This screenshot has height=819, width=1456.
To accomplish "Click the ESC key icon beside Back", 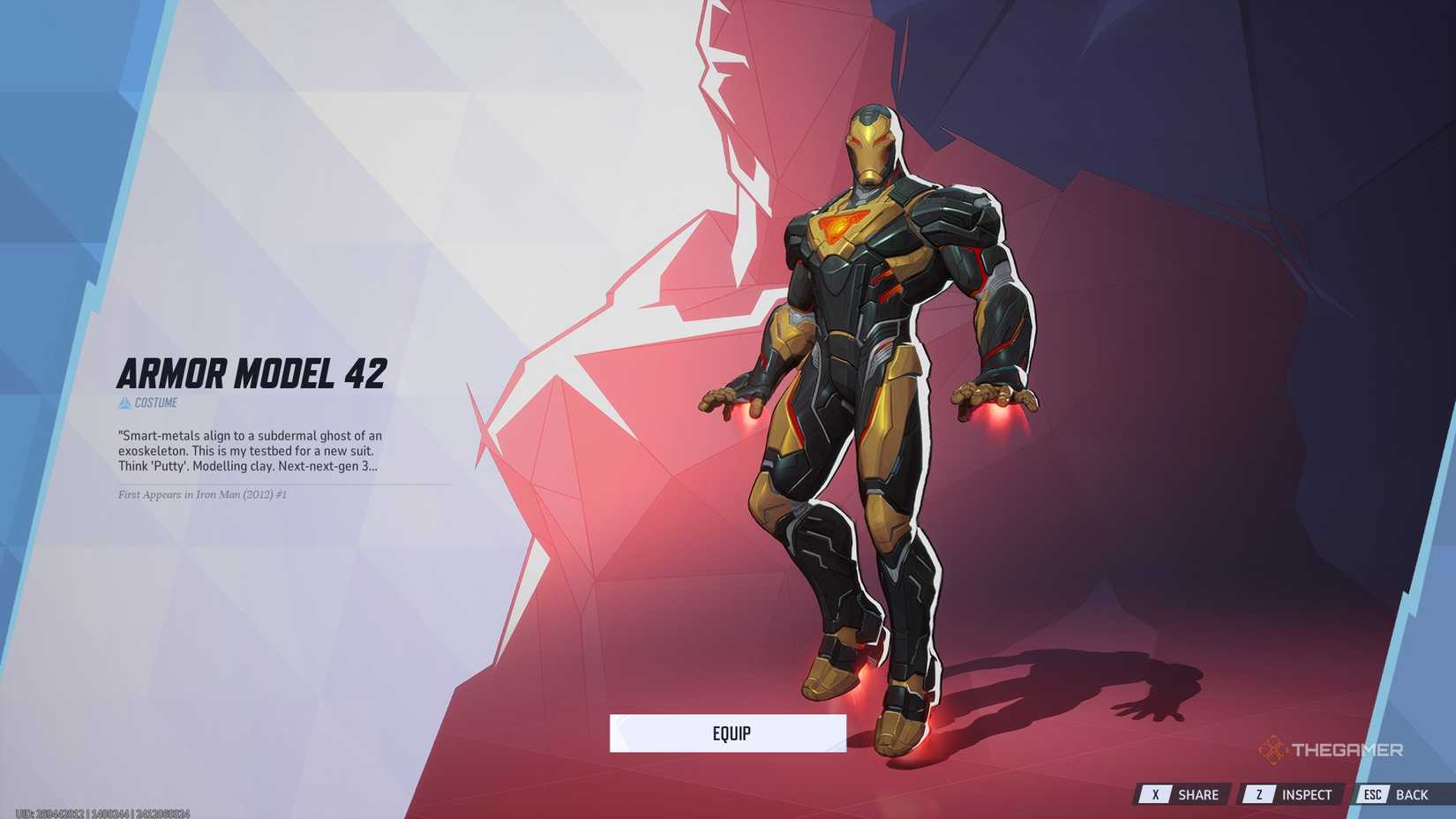I will tap(1373, 793).
